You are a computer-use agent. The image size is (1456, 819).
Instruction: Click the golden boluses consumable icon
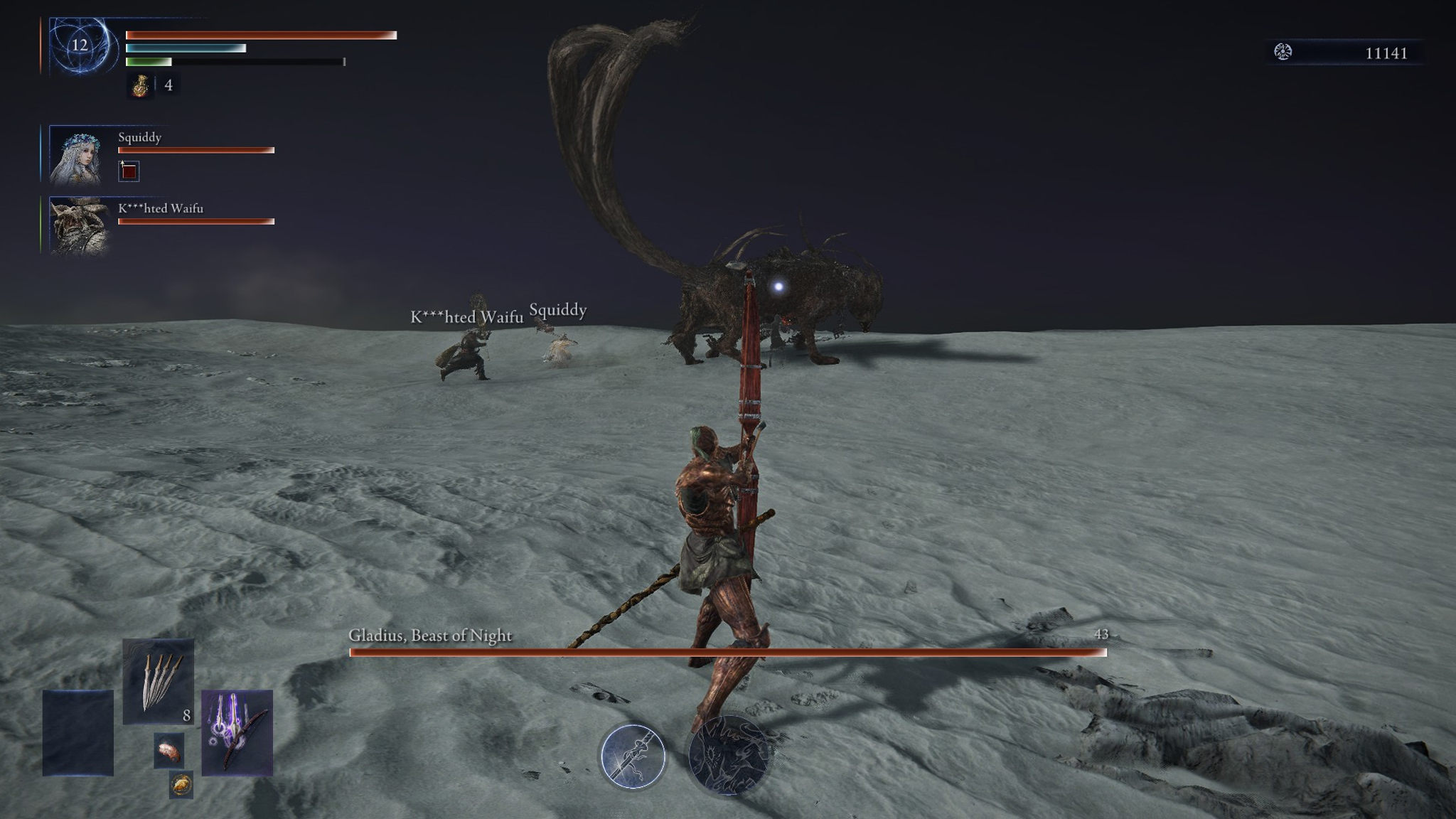coord(180,786)
